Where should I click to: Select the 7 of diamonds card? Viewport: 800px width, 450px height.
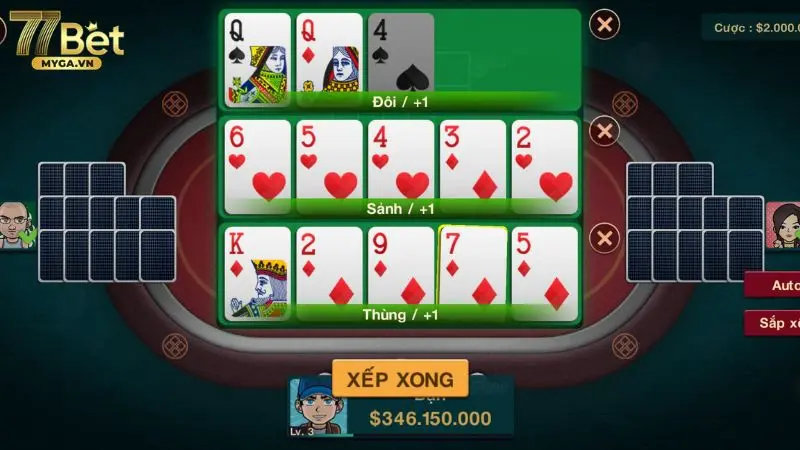(473, 268)
